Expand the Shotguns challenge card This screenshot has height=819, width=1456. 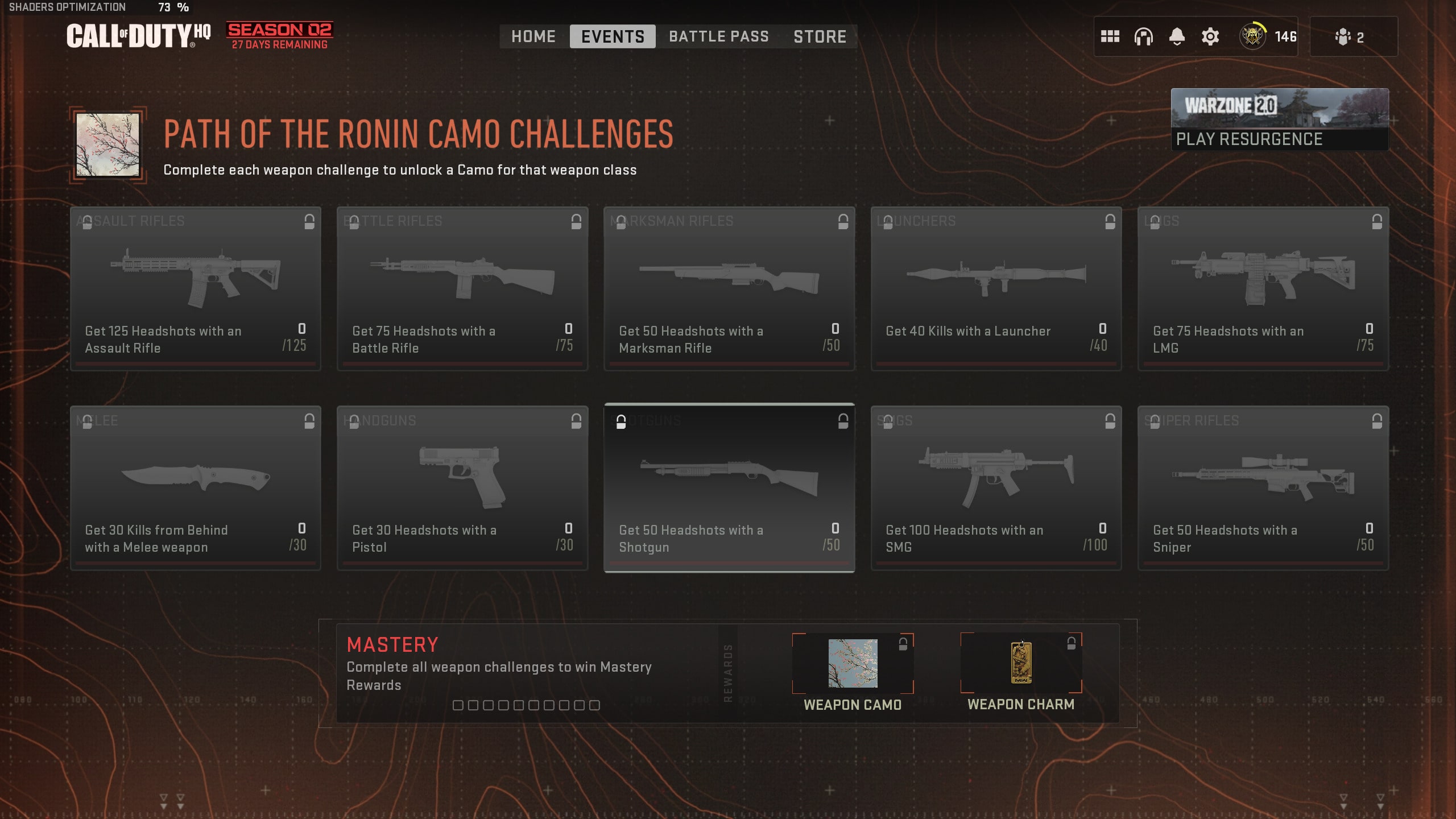tap(729, 486)
